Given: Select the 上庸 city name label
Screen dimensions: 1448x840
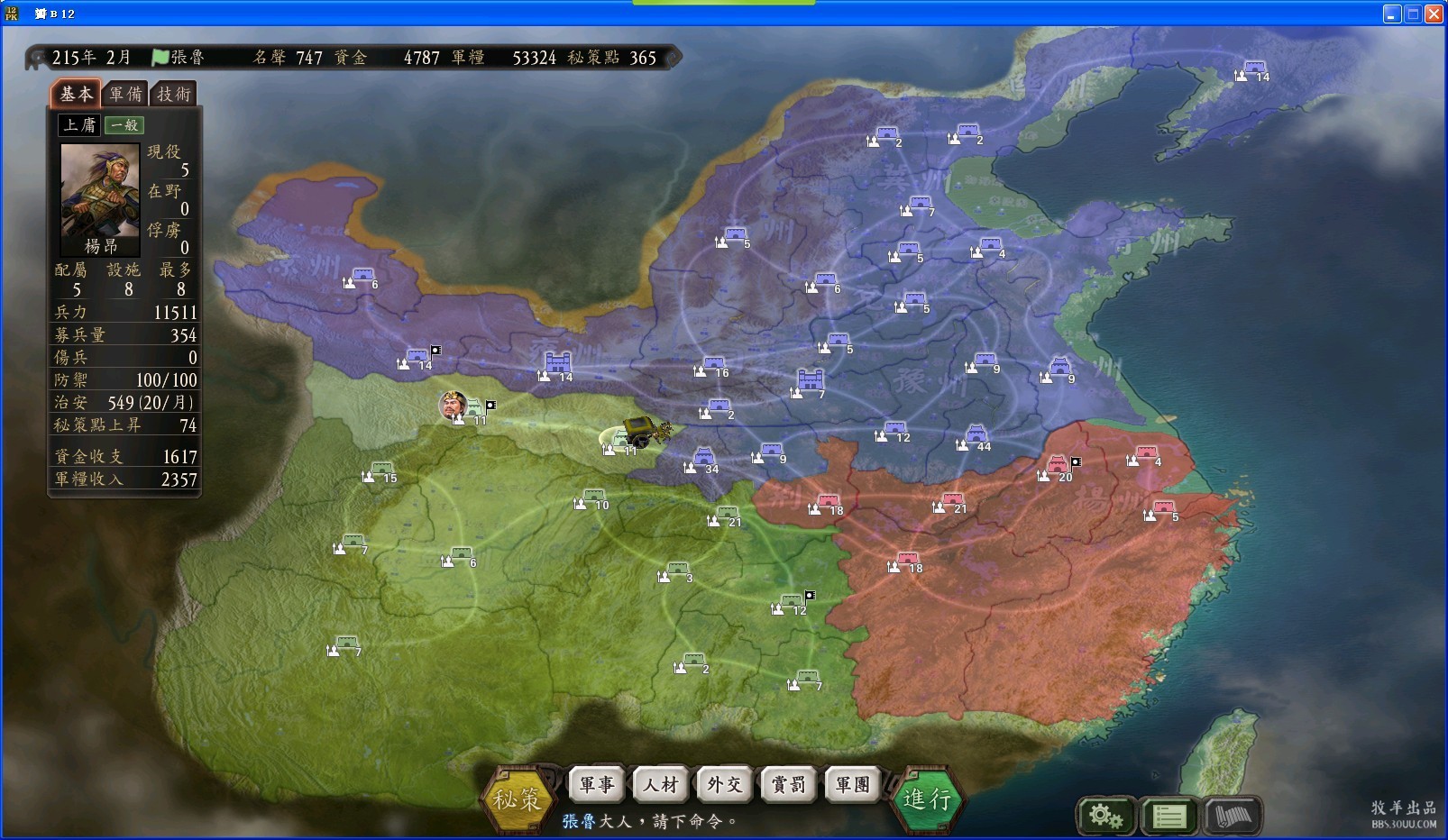Looking at the screenshot, I should (79, 125).
